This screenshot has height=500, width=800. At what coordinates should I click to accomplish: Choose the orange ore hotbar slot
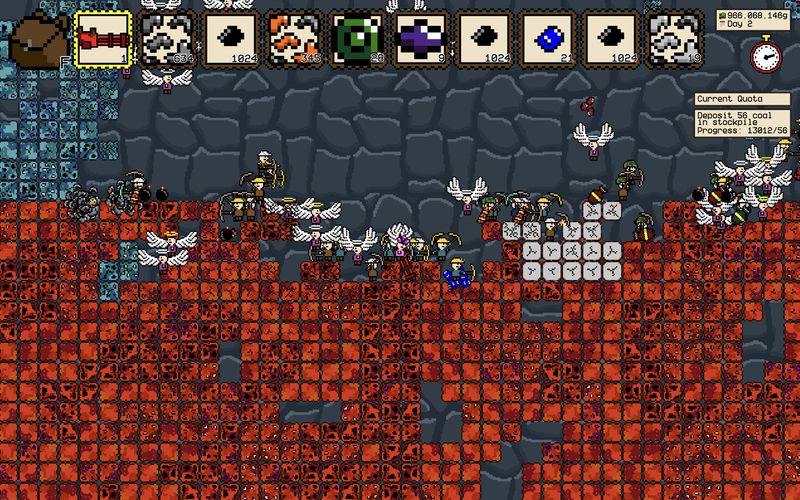point(294,40)
